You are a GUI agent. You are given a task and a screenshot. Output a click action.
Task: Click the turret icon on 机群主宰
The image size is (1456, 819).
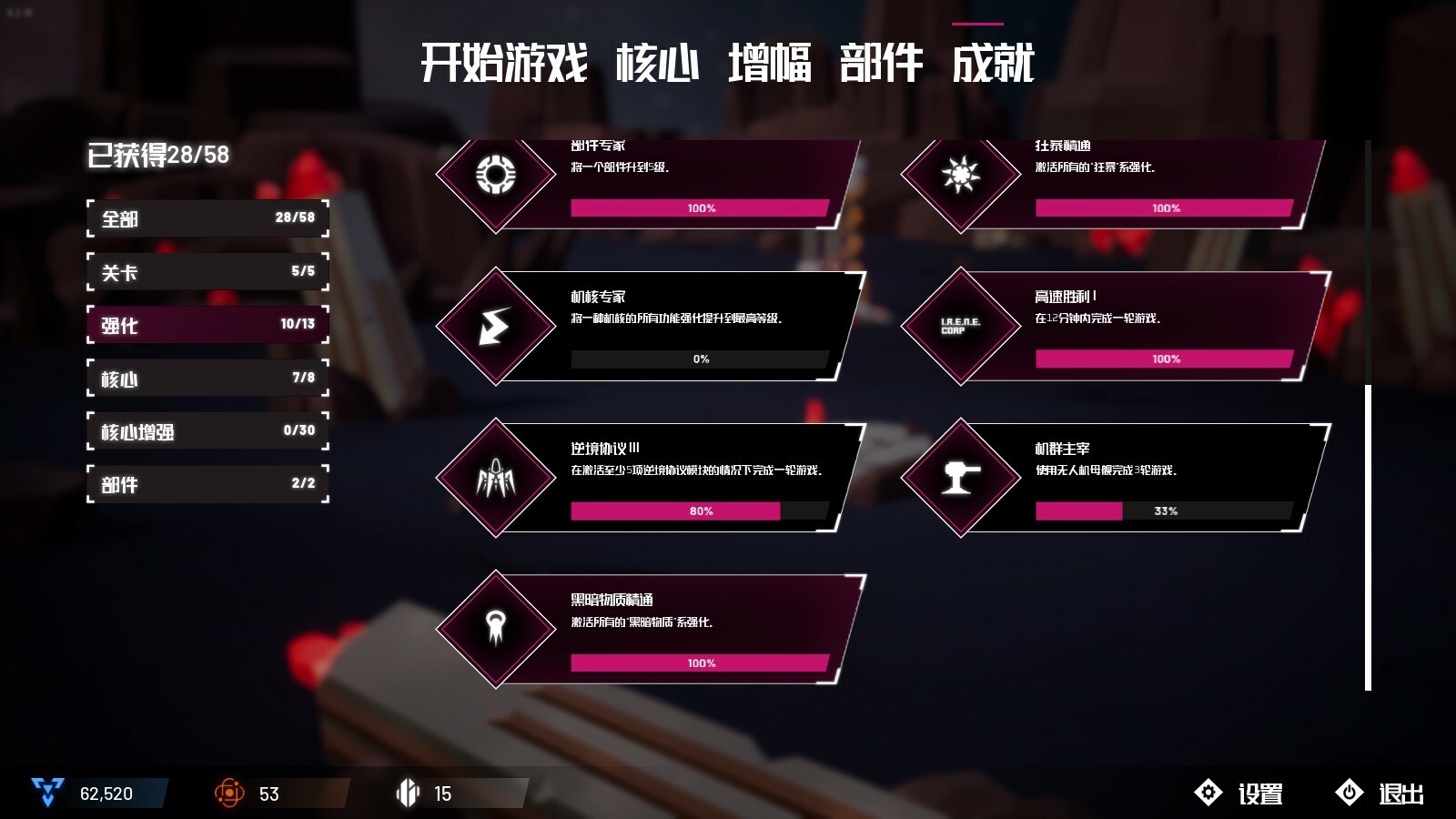960,480
